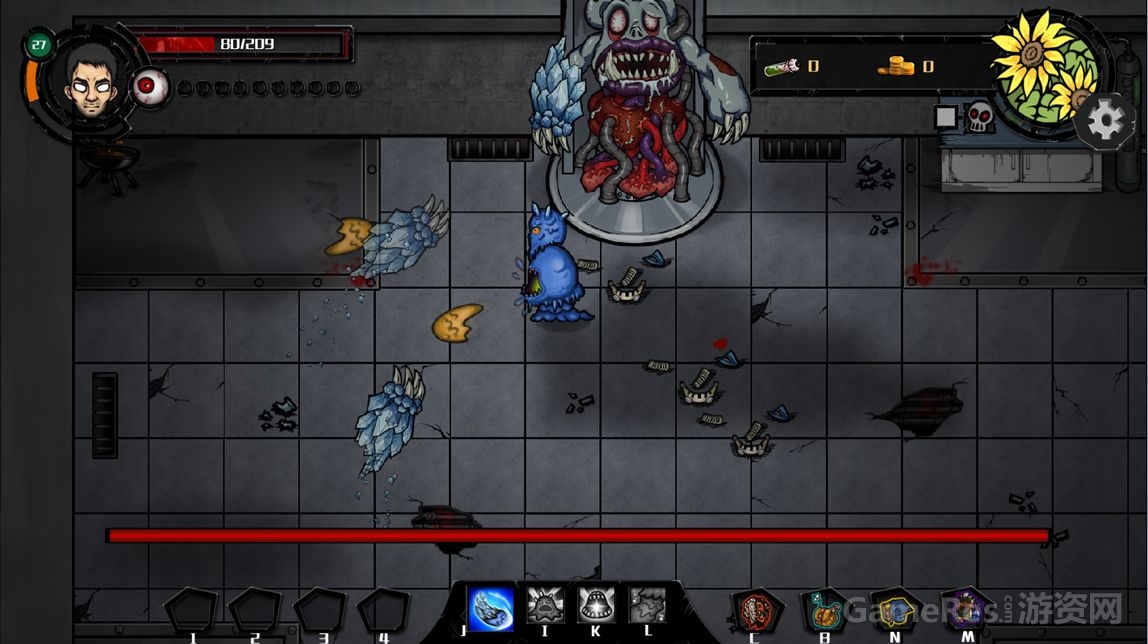Activate the grey splatter skill L

[x=646, y=606]
